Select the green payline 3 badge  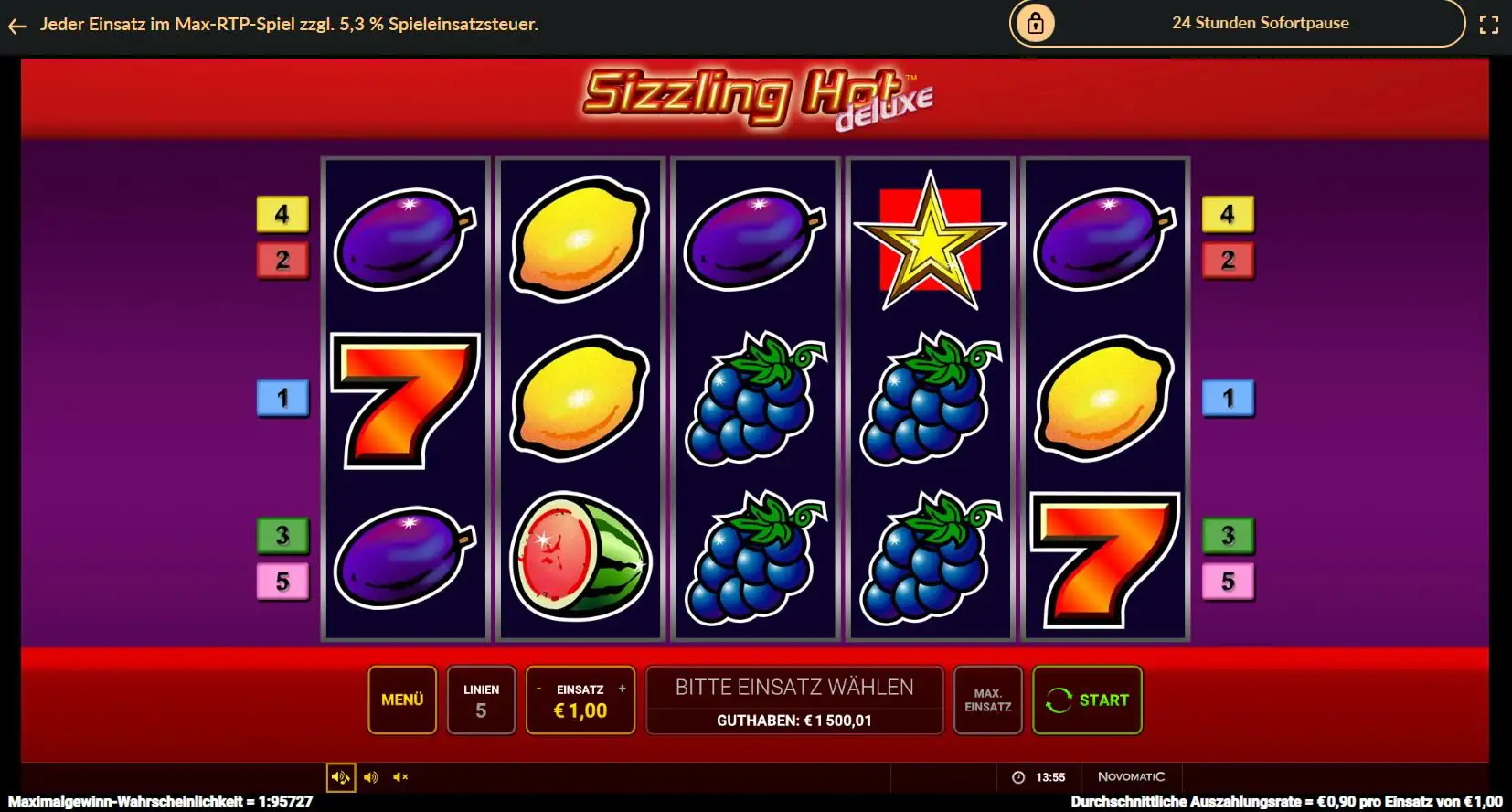tap(283, 536)
